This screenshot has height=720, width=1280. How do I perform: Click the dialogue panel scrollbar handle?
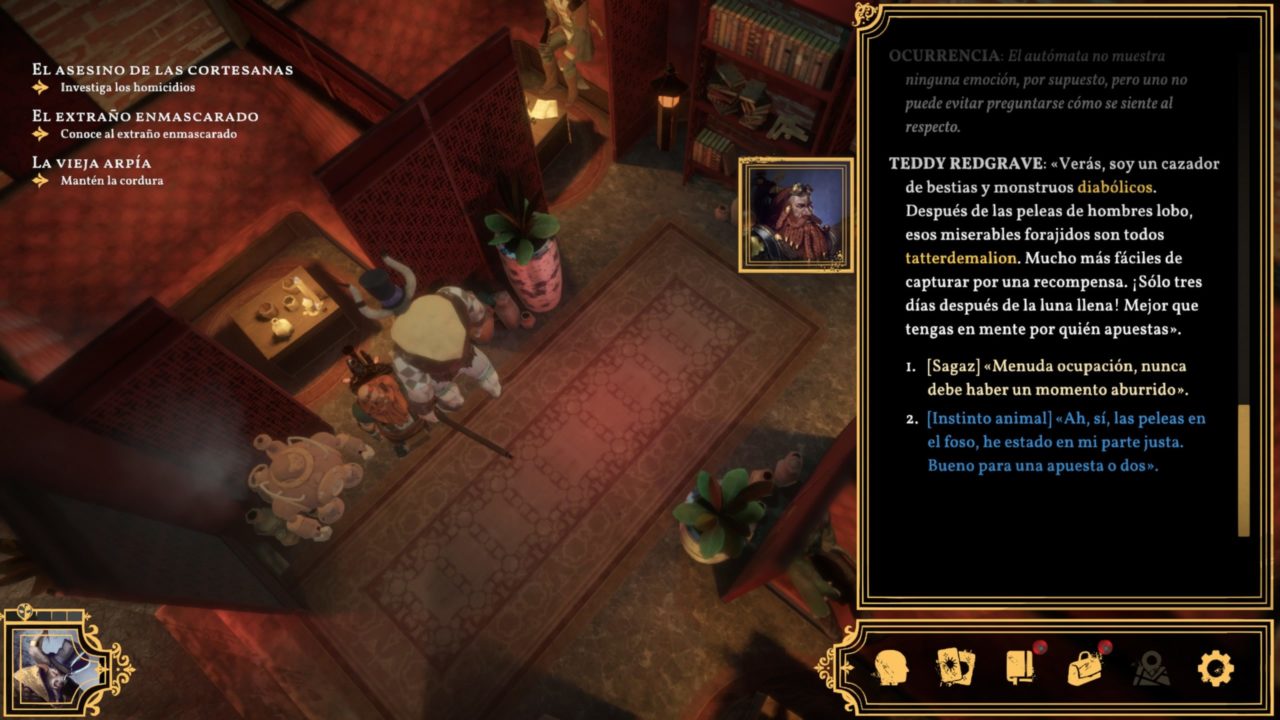(1243, 470)
